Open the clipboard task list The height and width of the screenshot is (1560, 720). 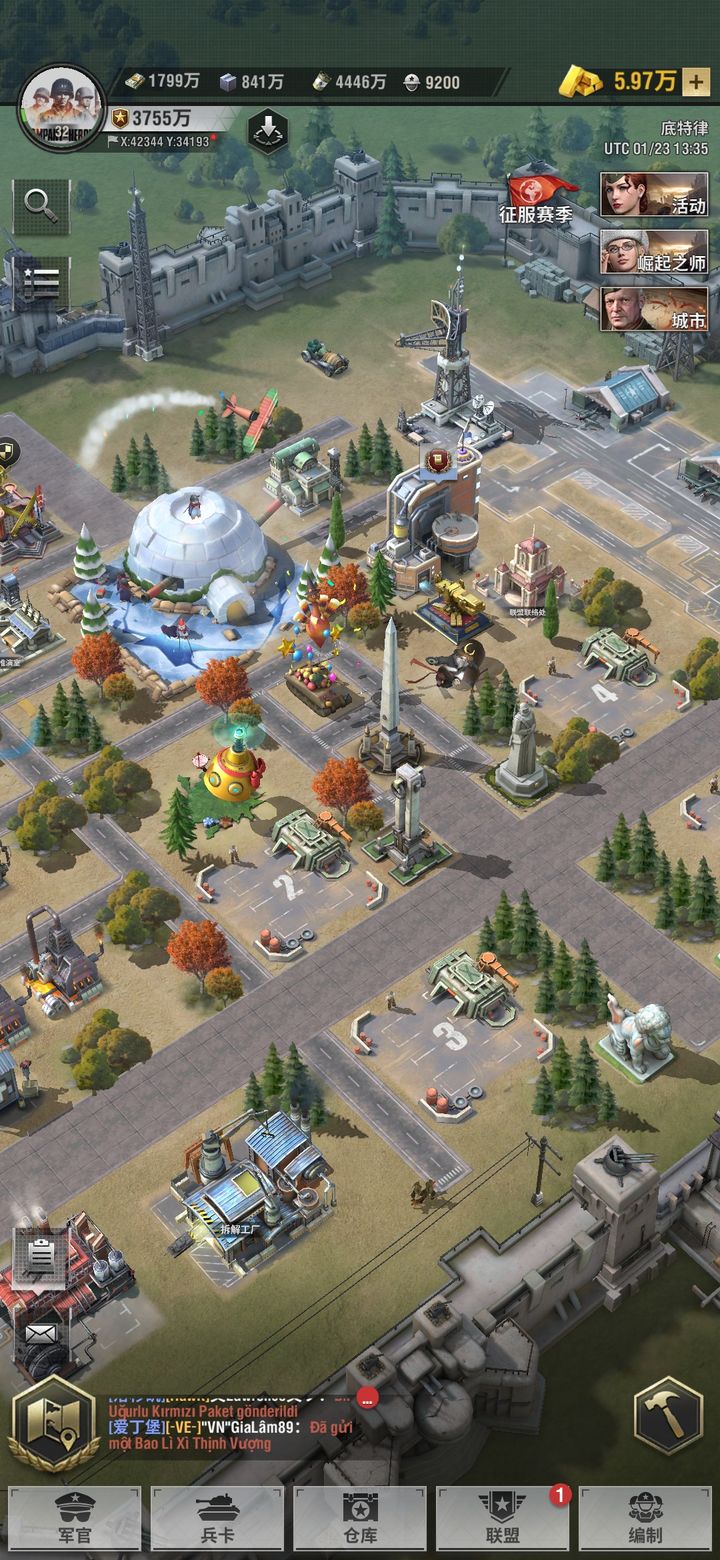41,1256
